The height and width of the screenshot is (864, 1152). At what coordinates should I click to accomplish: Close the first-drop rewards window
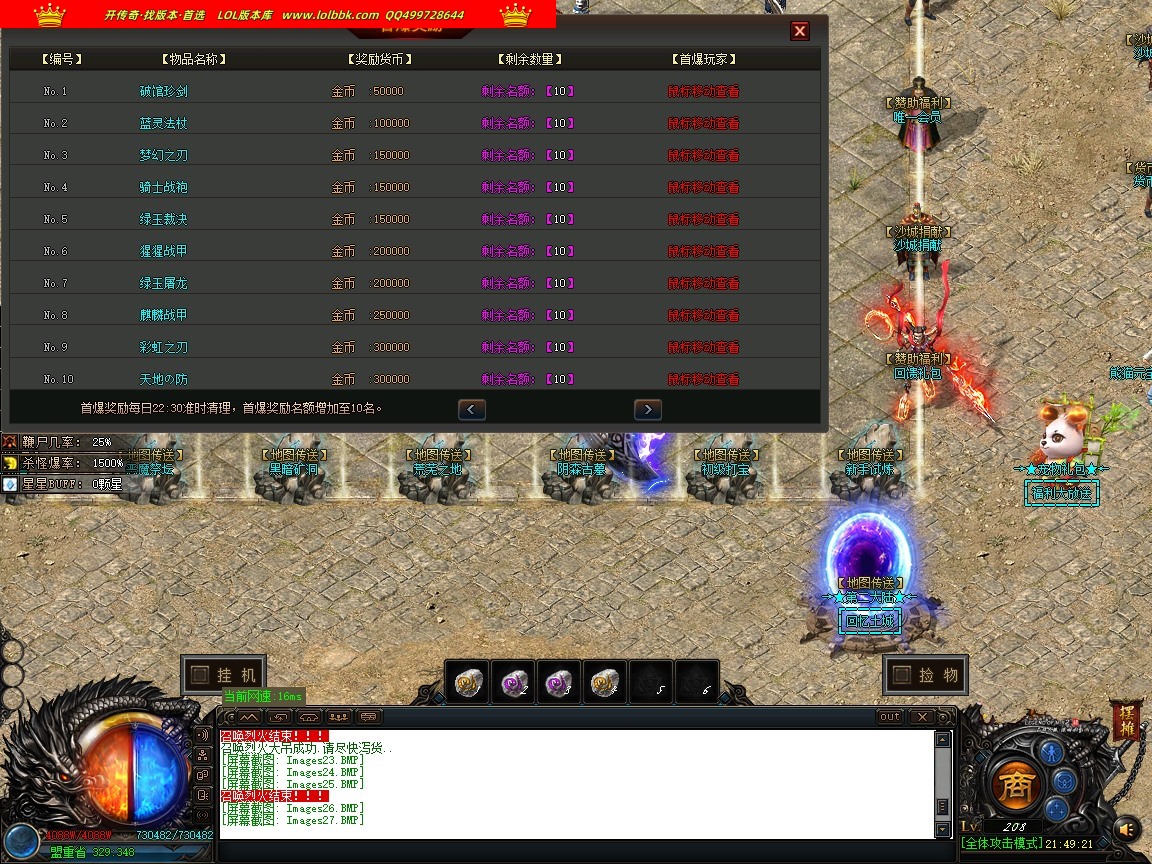(x=800, y=31)
